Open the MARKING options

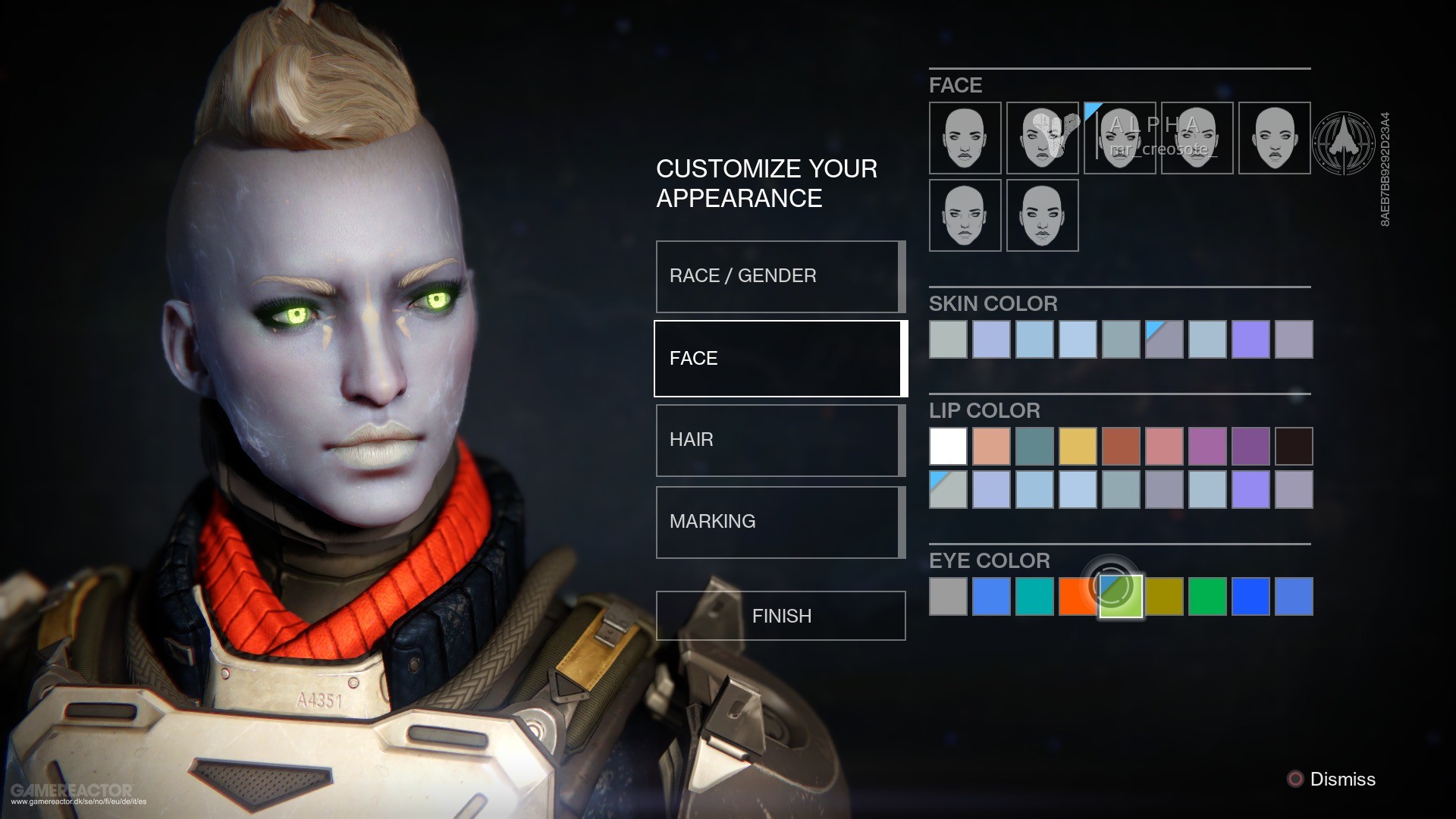tap(780, 522)
